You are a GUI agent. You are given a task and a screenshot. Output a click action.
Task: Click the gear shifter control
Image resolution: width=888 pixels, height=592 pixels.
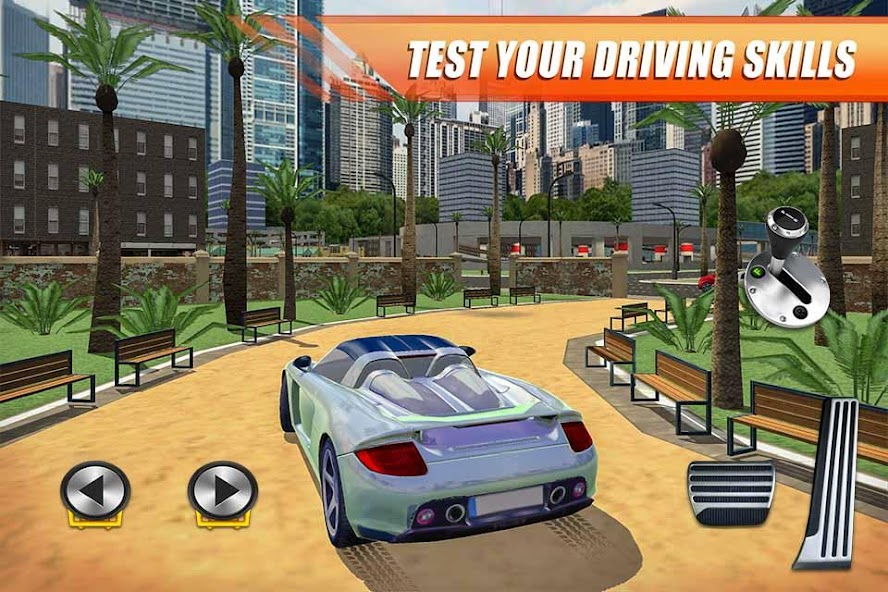(x=785, y=267)
